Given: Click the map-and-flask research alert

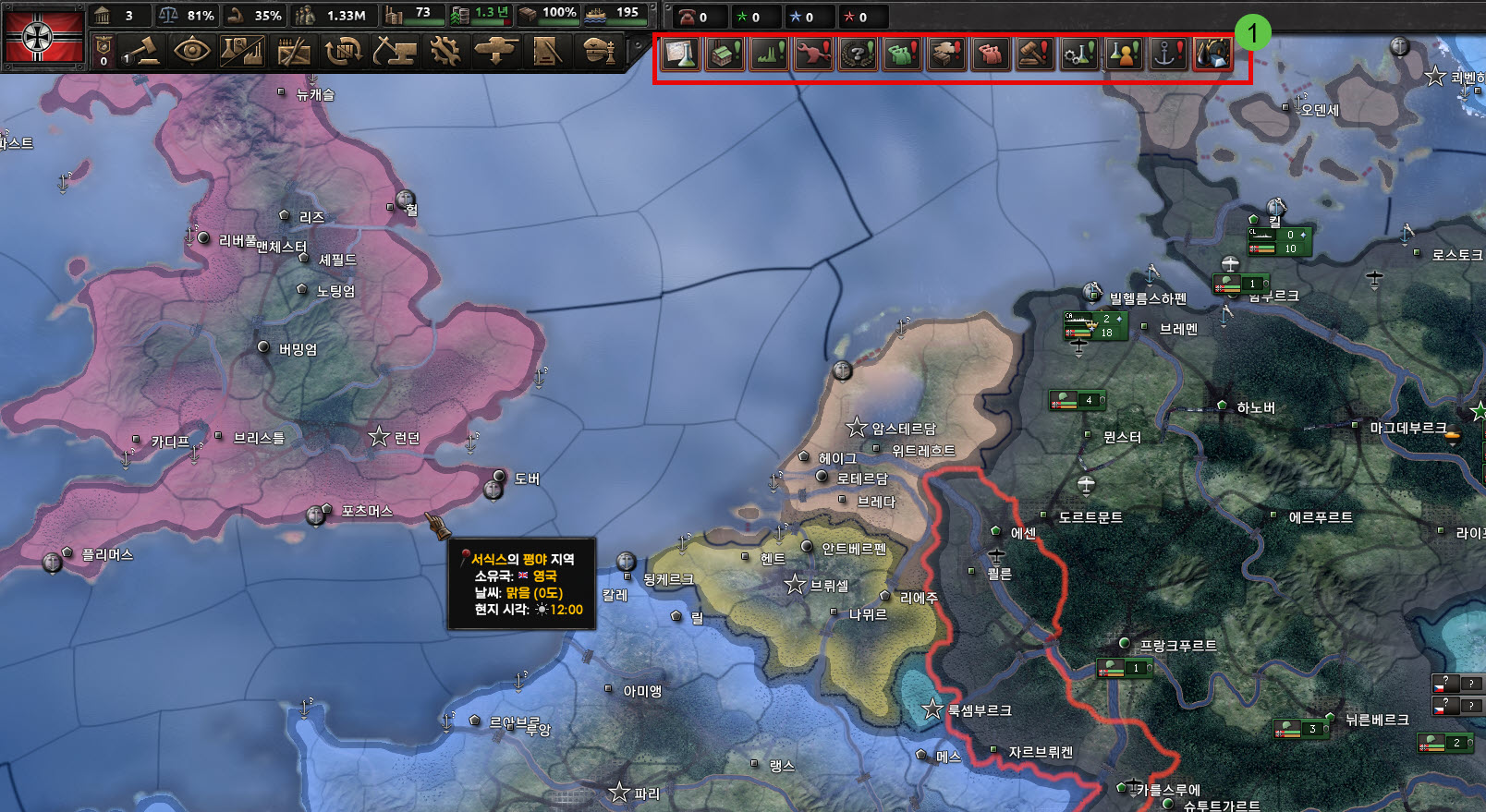Looking at the screenshot, I should (x=680, y=55).
